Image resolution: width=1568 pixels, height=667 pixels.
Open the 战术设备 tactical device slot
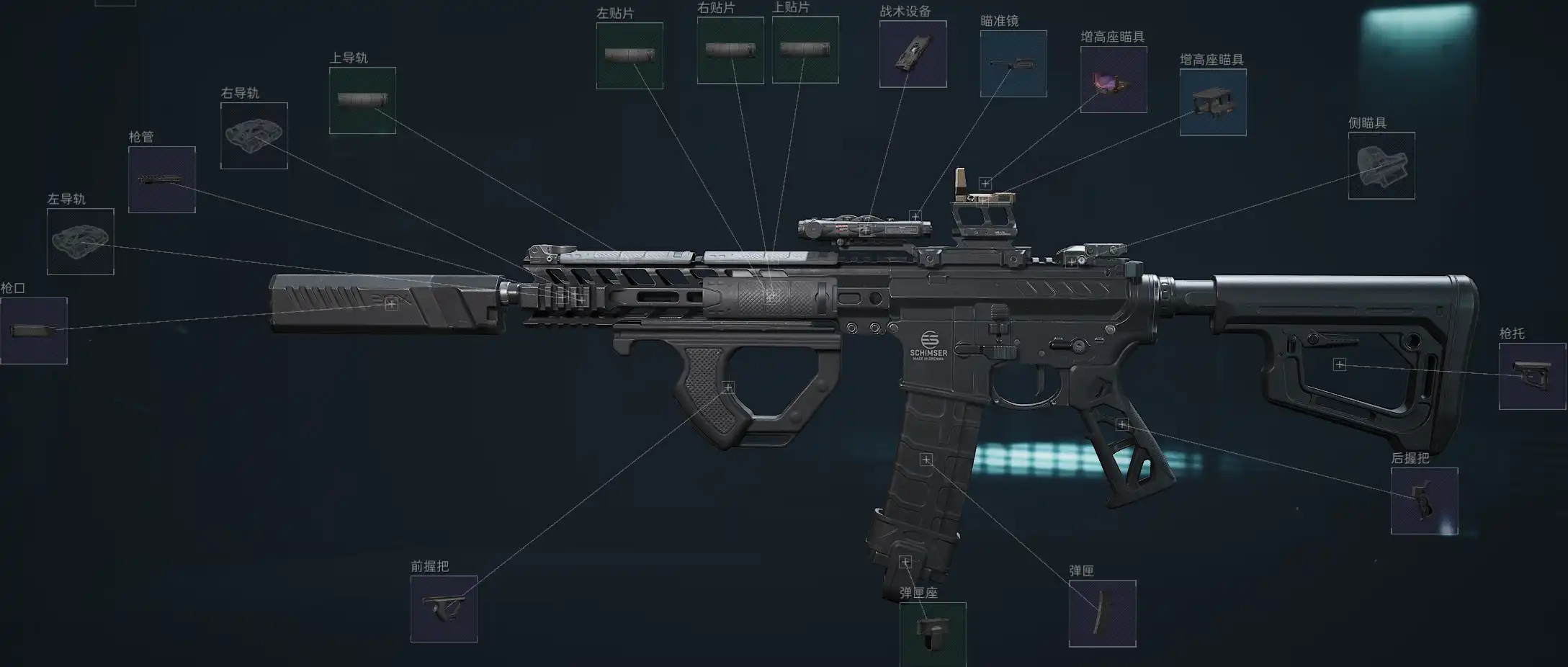pos(913,54)
